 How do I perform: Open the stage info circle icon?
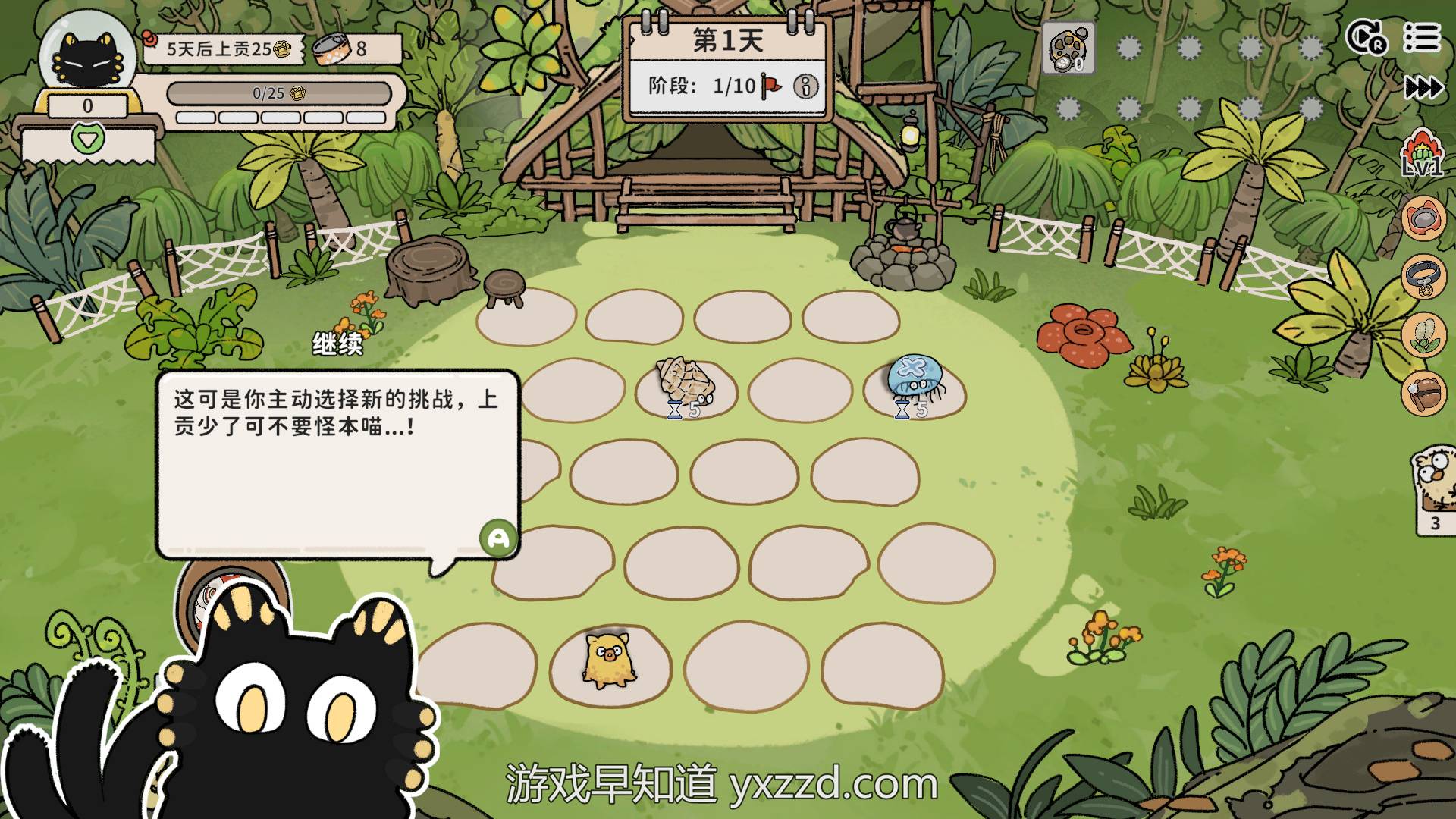805,86
